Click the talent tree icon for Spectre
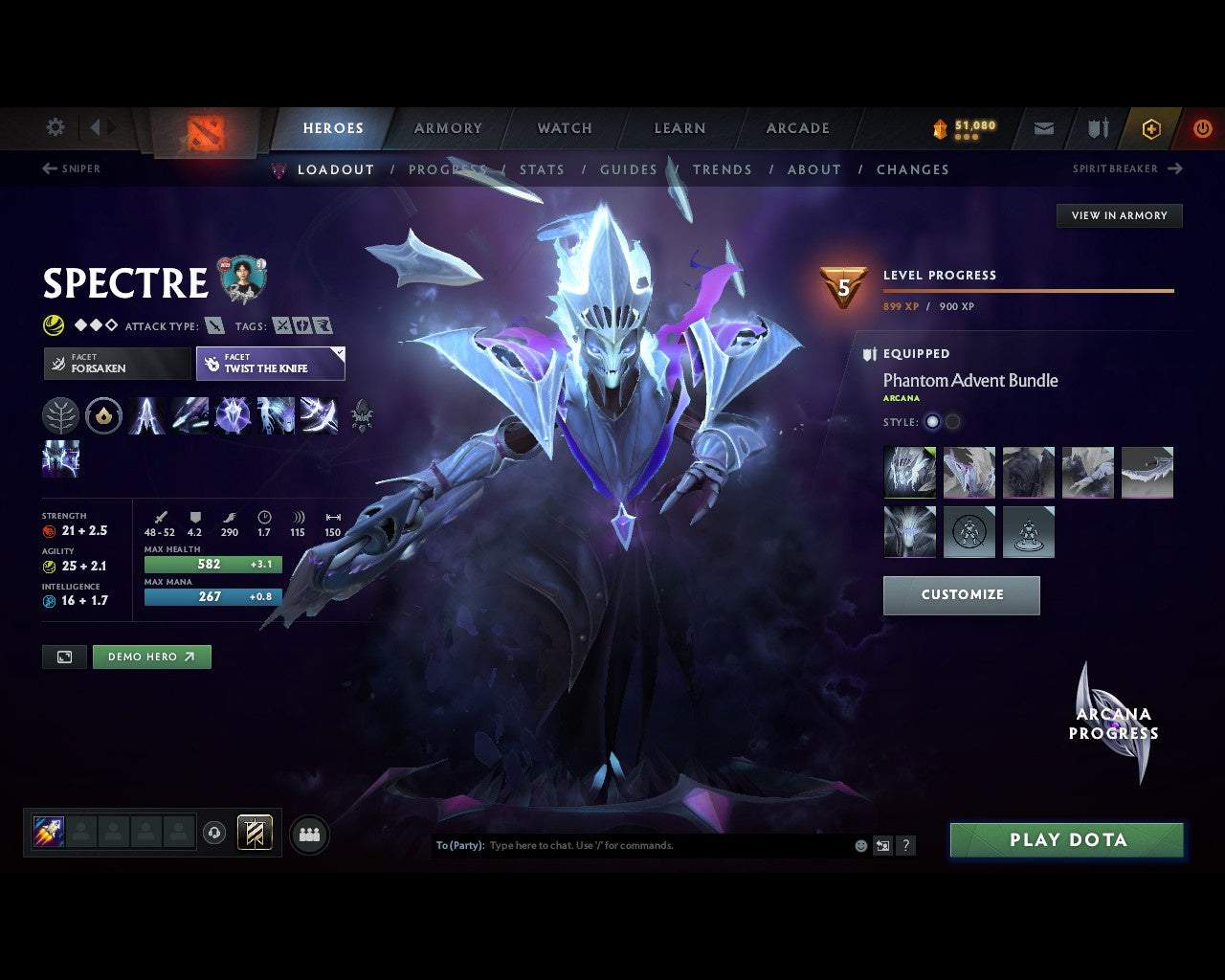The width and height of the screenshot is (1225, 980). coord(60,415)
